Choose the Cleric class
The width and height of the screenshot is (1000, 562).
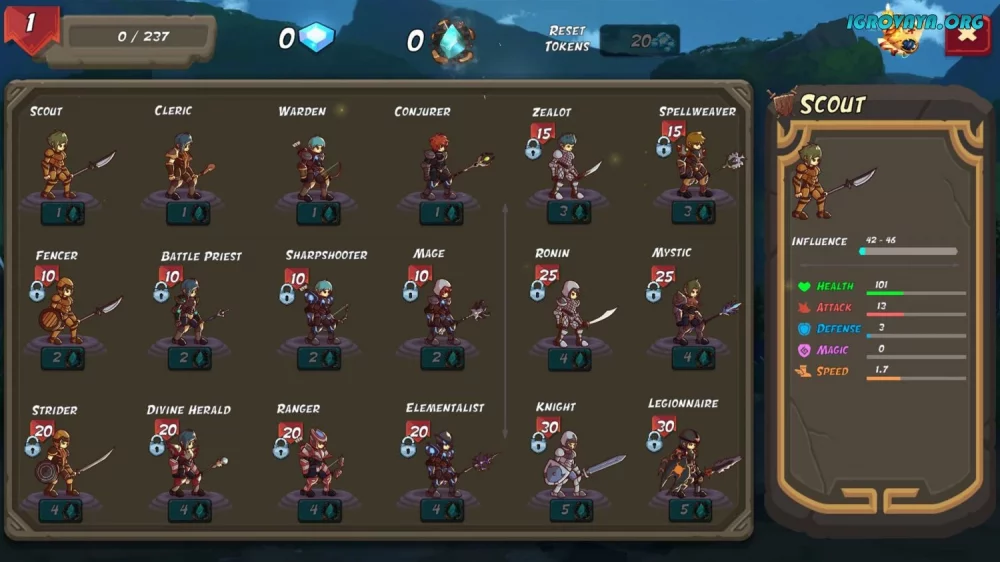(x=186, y=165)
